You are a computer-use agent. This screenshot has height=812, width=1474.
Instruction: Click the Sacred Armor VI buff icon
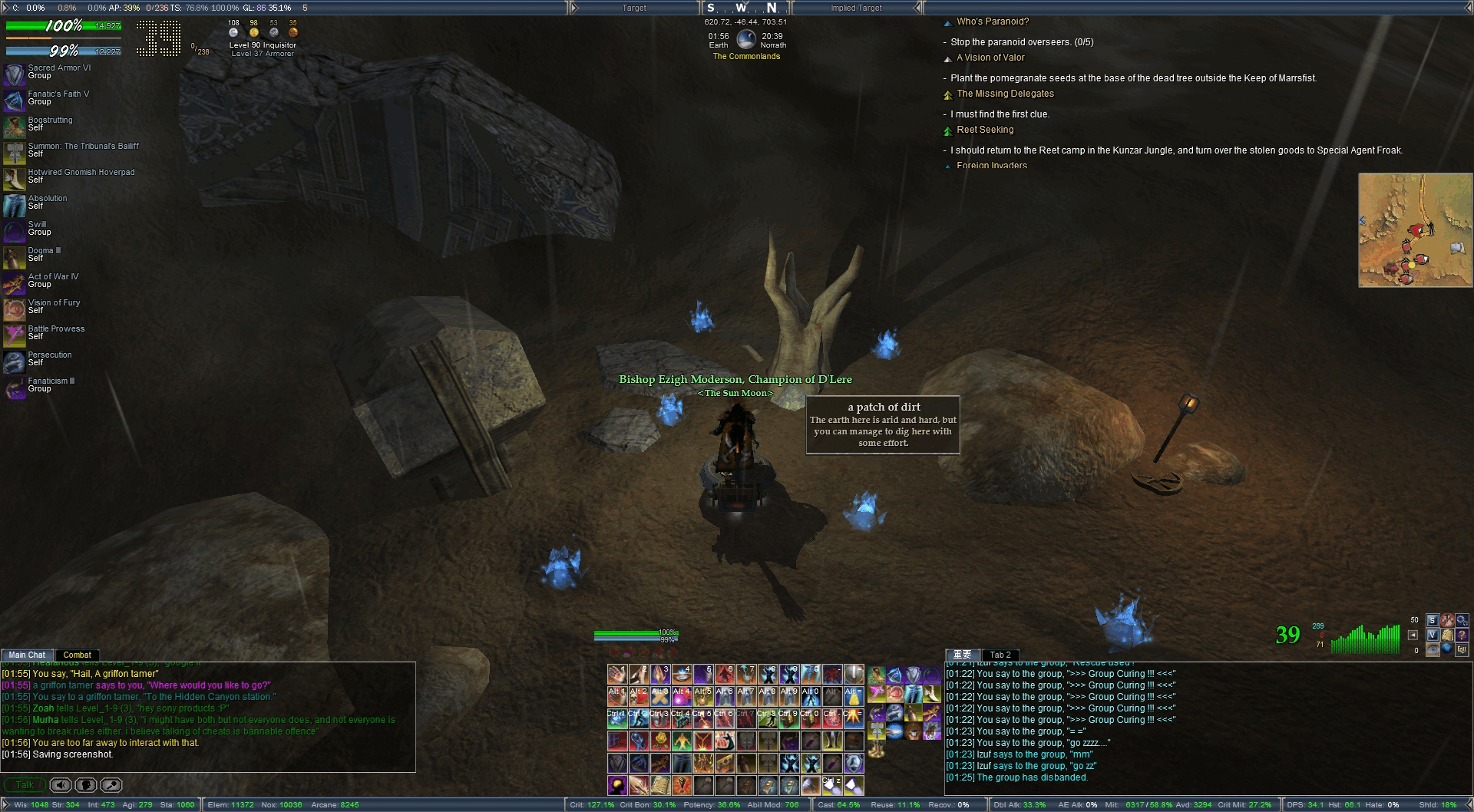pyautogui.click(x=15, y=74)
